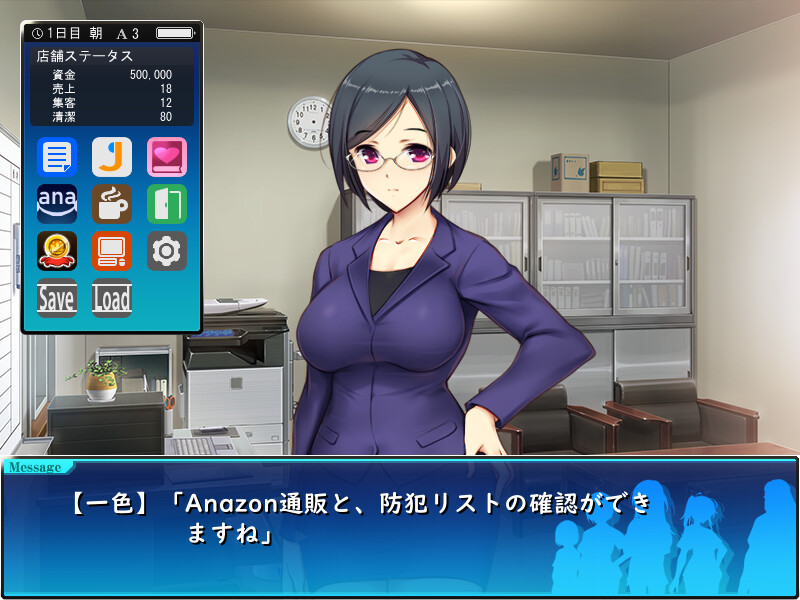The width and height of the screenshot is (800, 600).
Task: Open the blue document notes app
Action: tap(57, 157)
